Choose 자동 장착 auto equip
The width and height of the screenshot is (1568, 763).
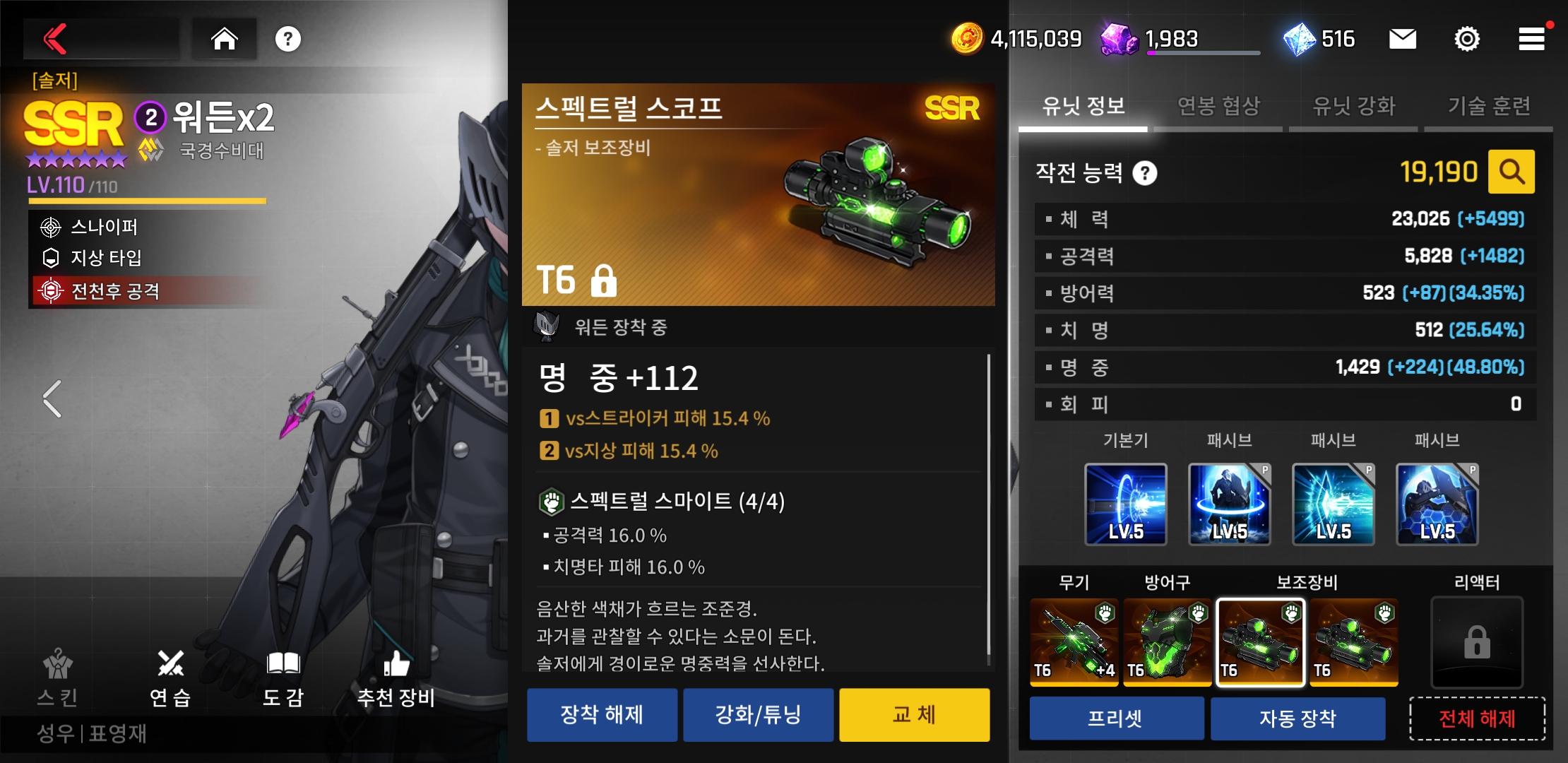tap(1297, 718)
